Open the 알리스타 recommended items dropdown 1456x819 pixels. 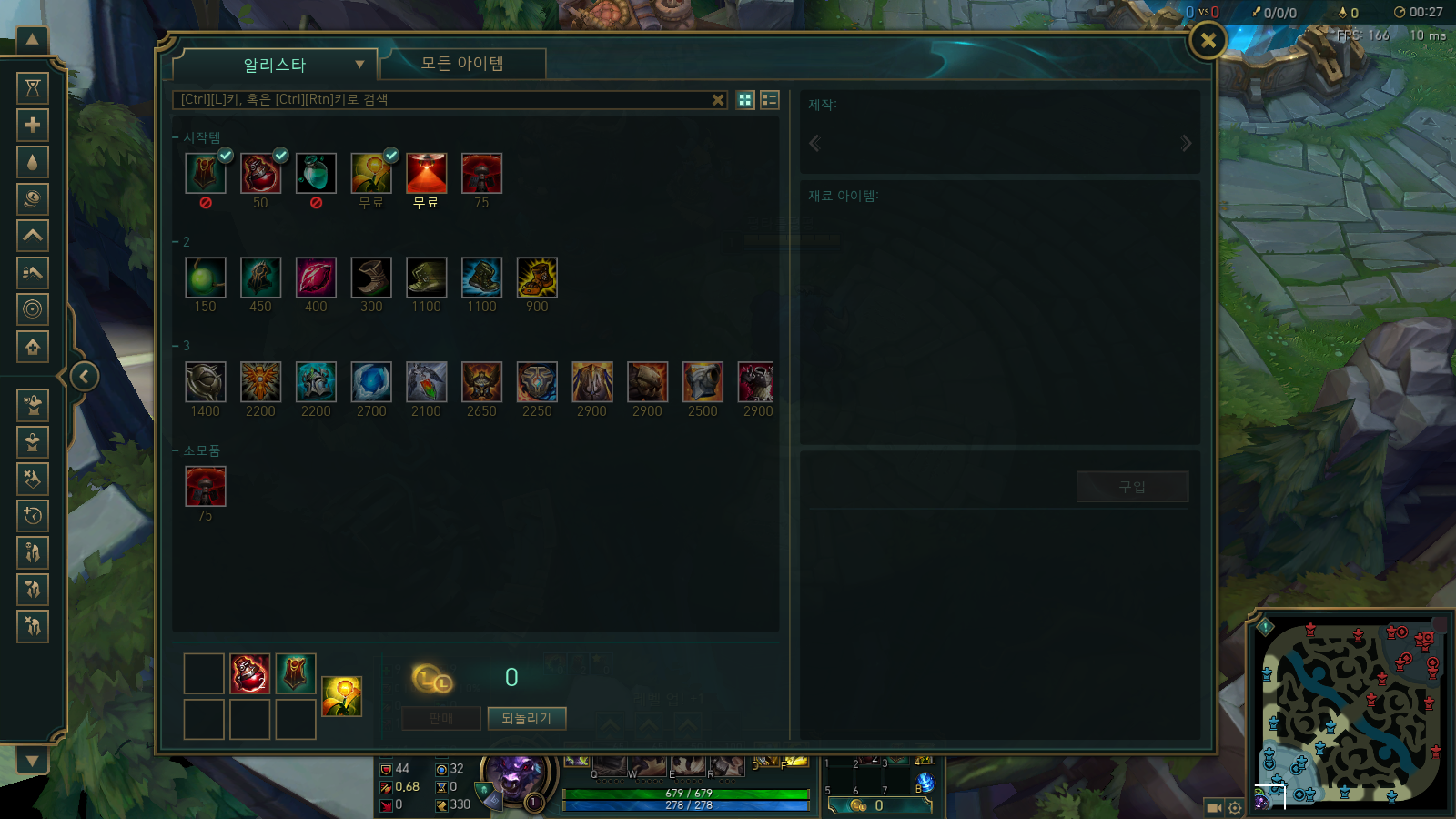coord(275,65)
